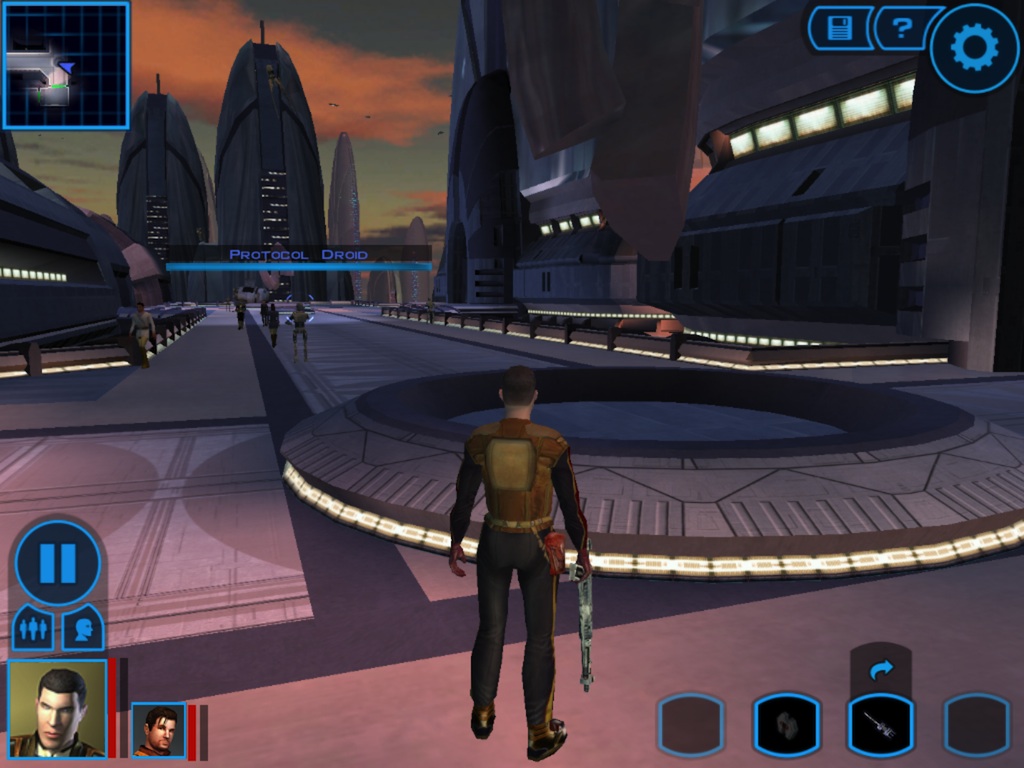Use the grey item in the action slot
This screenshot has width=1024, height=768.
(786, 725)
